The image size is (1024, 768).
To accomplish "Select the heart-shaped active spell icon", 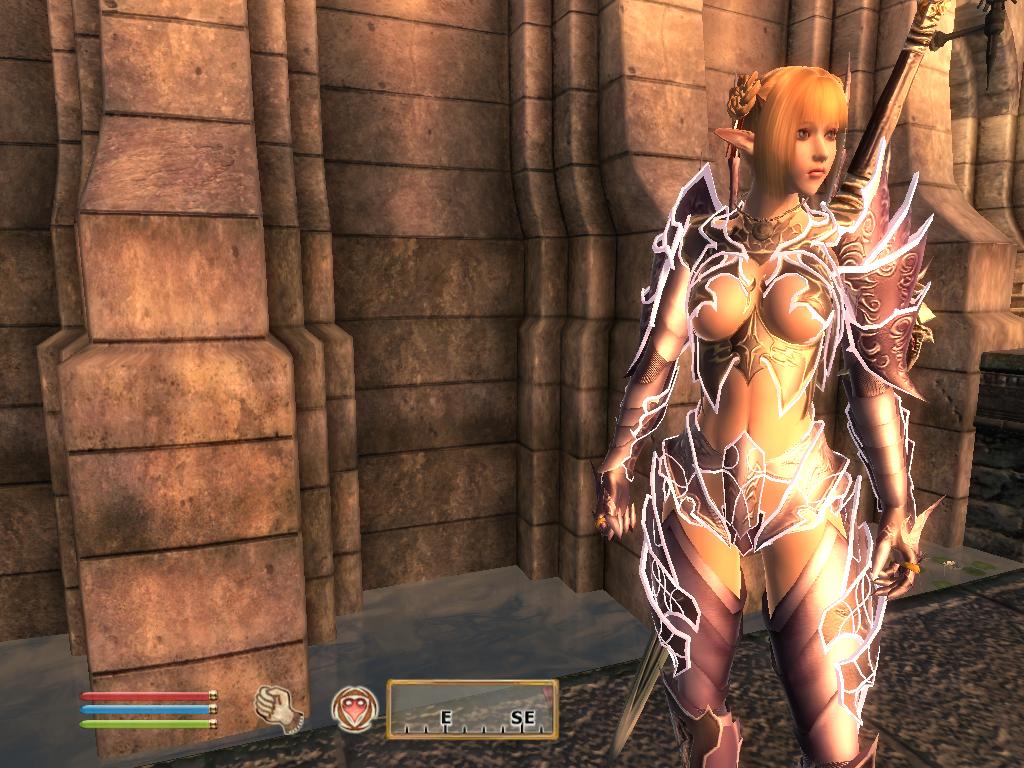I will [x=355, y=708].
